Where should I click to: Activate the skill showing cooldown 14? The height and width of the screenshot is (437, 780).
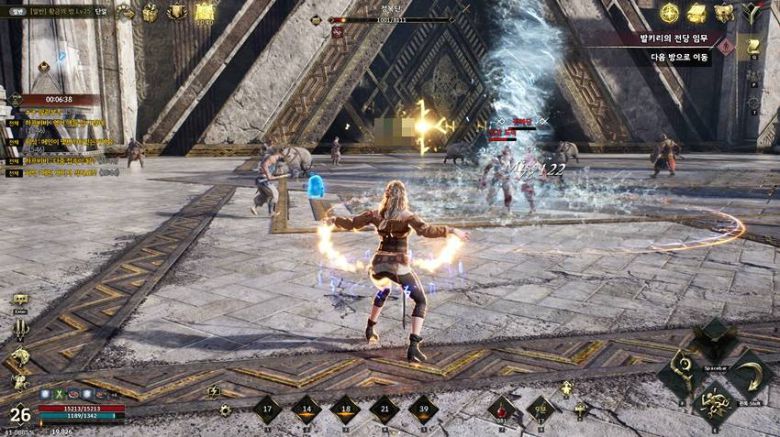pos(306,409)
